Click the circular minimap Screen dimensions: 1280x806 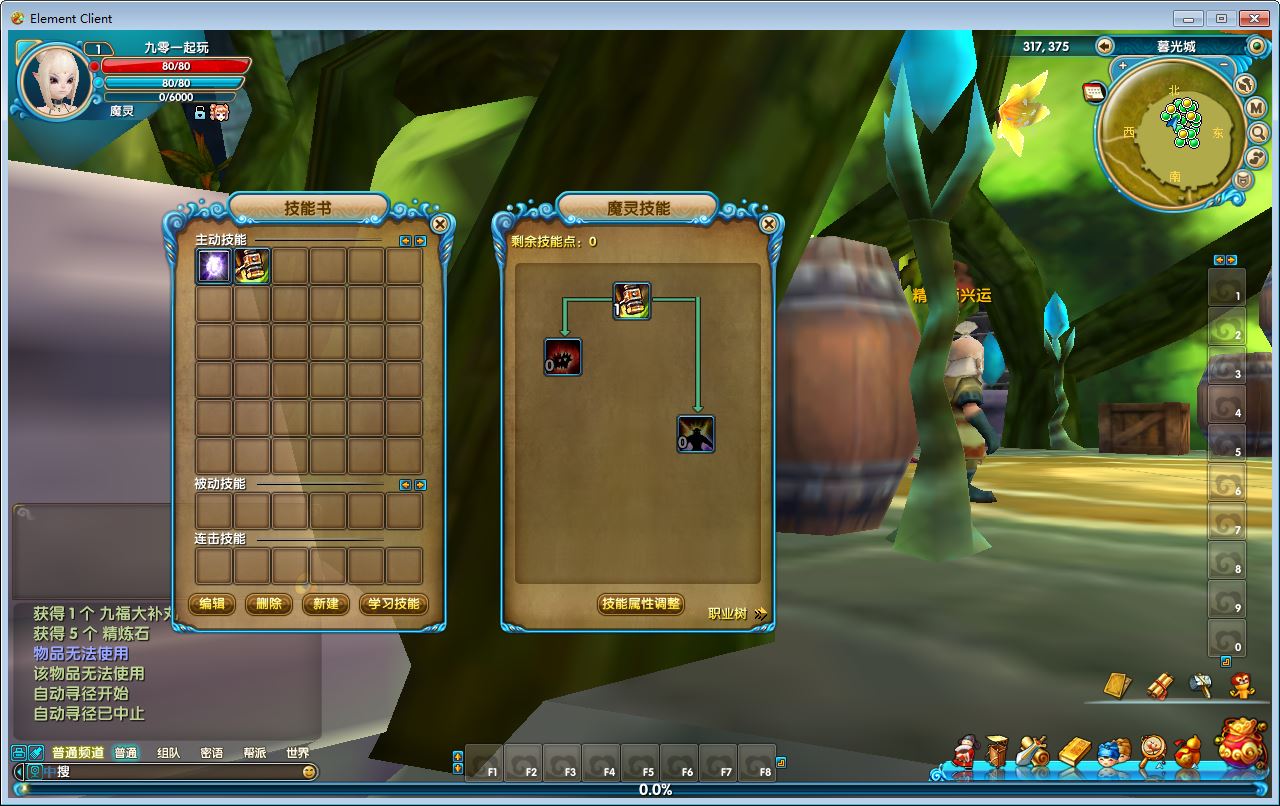(1174, 132)
